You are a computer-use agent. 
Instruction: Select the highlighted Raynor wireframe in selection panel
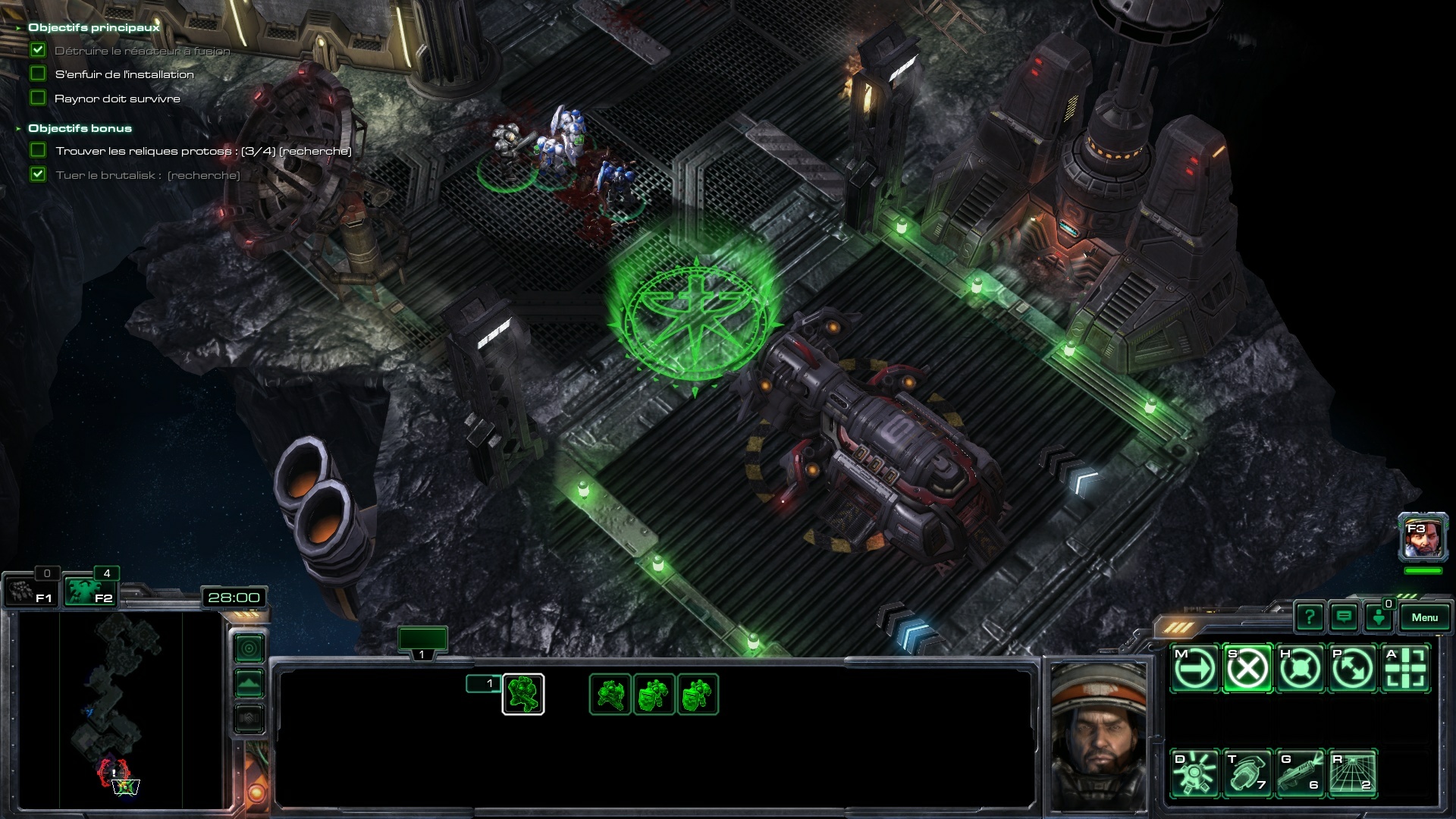523,694
